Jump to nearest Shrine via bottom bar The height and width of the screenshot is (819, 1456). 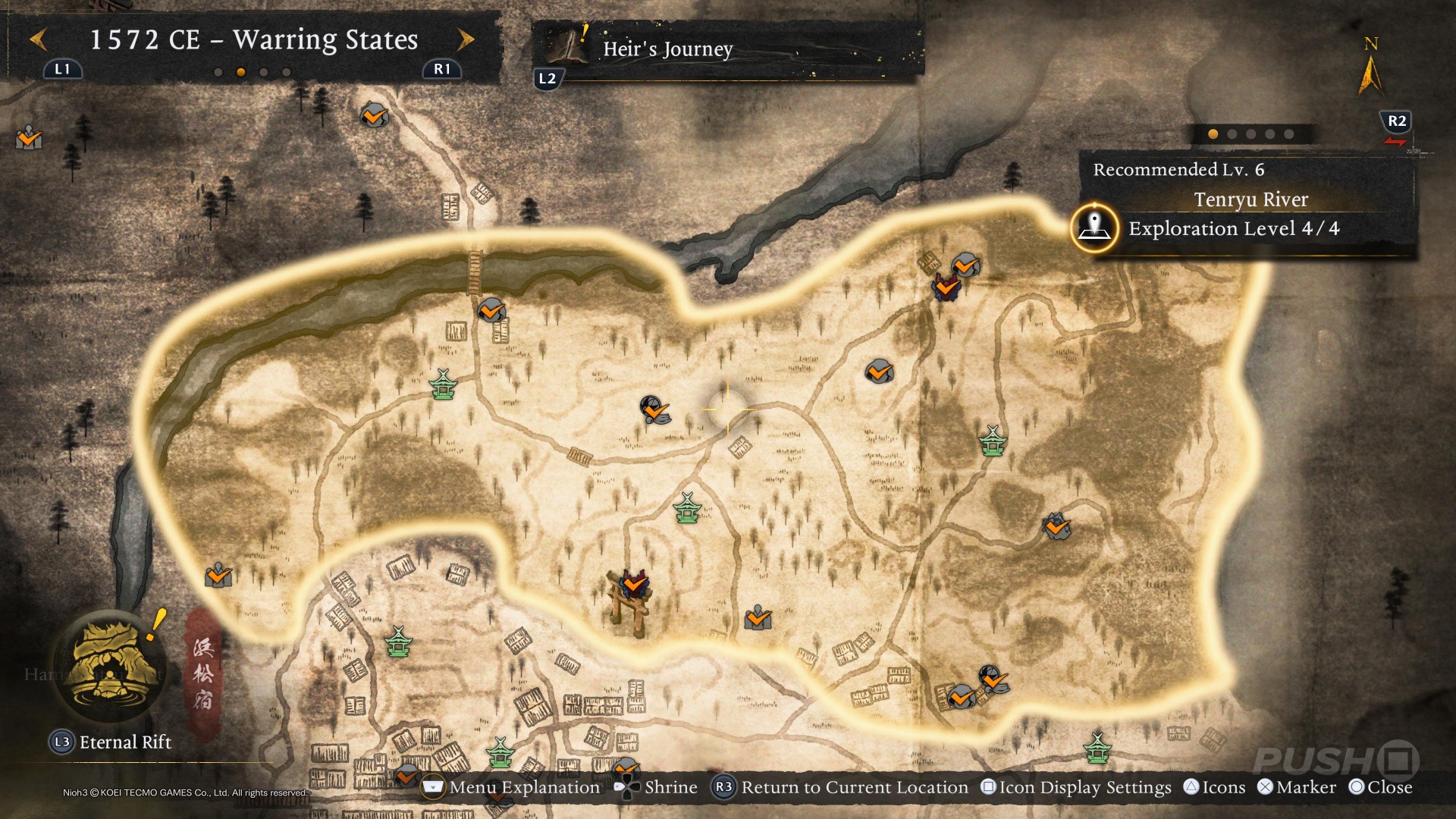point(657,787)
